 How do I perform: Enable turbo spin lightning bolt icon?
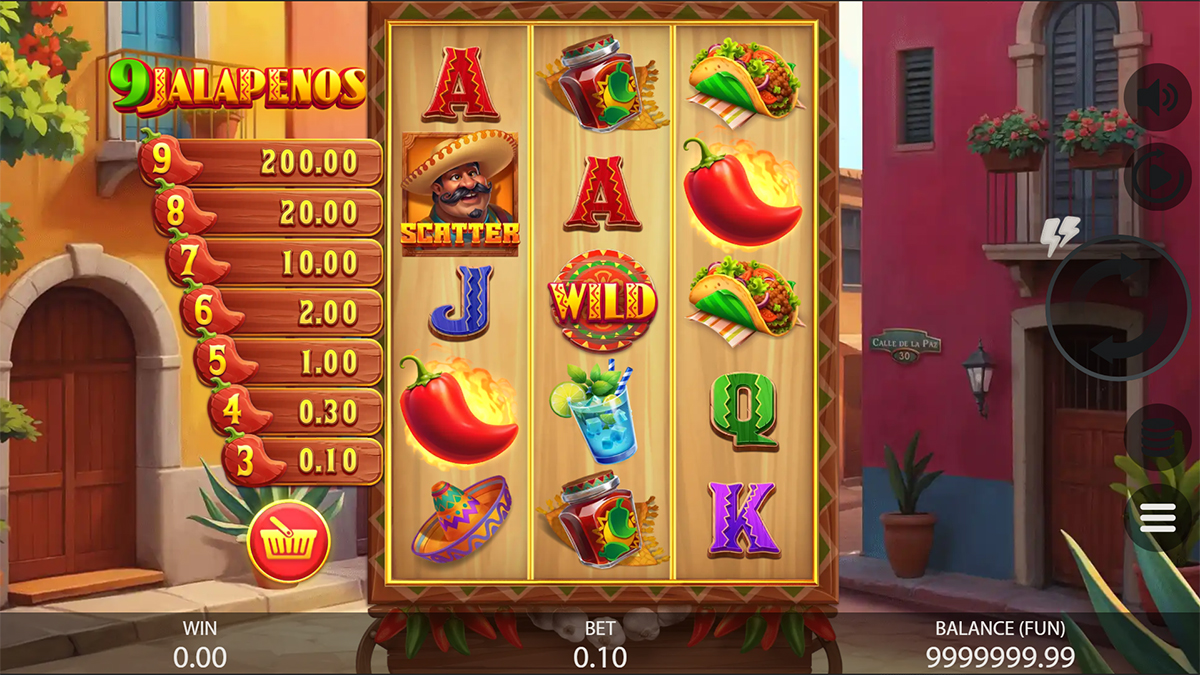point(1060,236)
